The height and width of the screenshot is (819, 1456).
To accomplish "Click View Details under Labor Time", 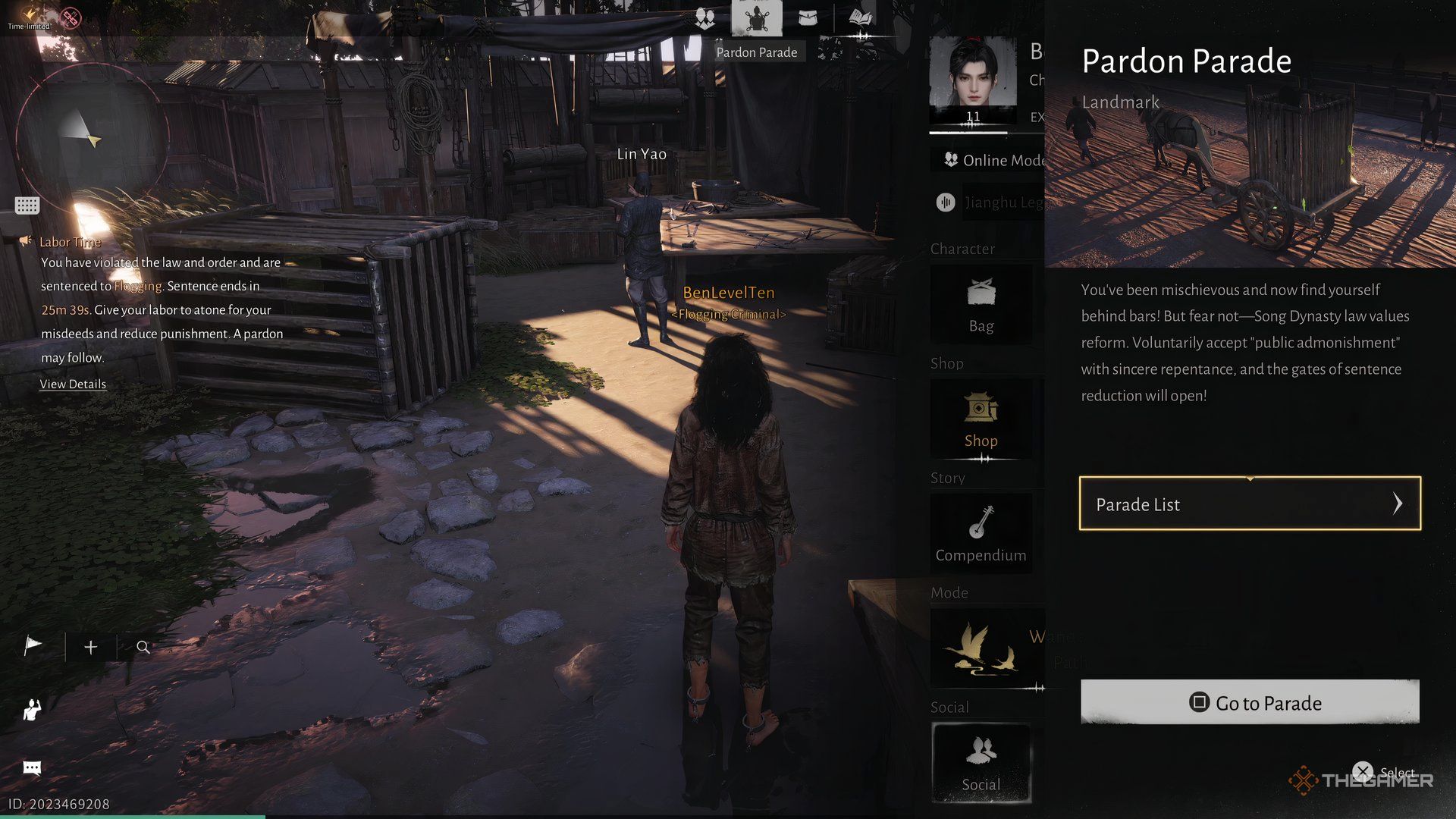I will tap(73, 384).
